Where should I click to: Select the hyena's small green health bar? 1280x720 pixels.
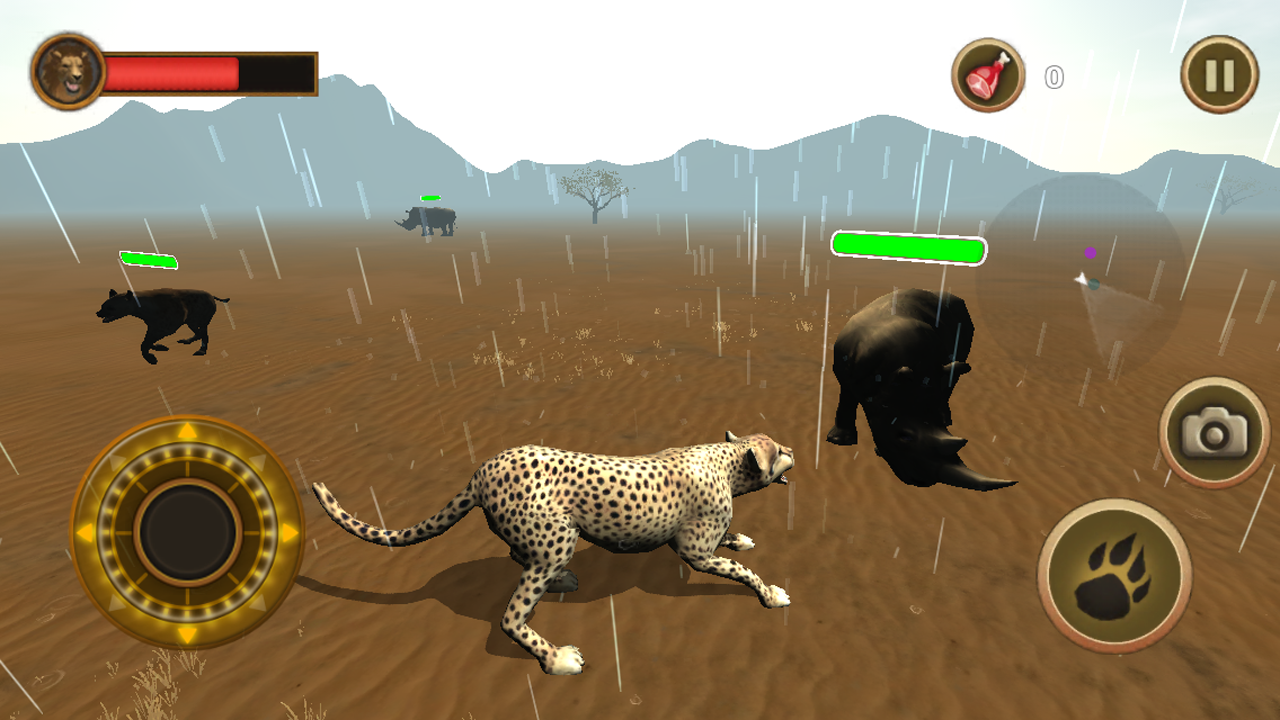point(149,258)
